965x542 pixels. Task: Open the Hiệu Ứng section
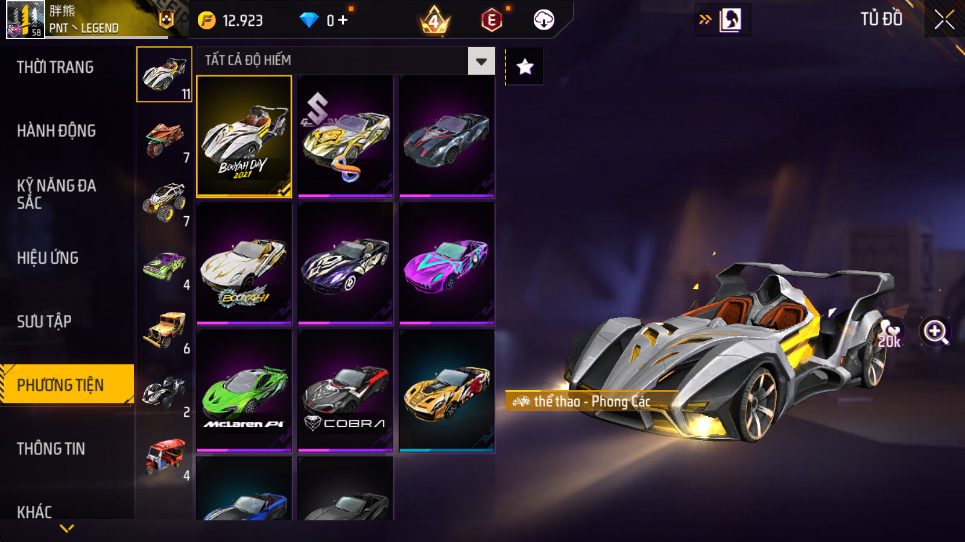(48, 258)
